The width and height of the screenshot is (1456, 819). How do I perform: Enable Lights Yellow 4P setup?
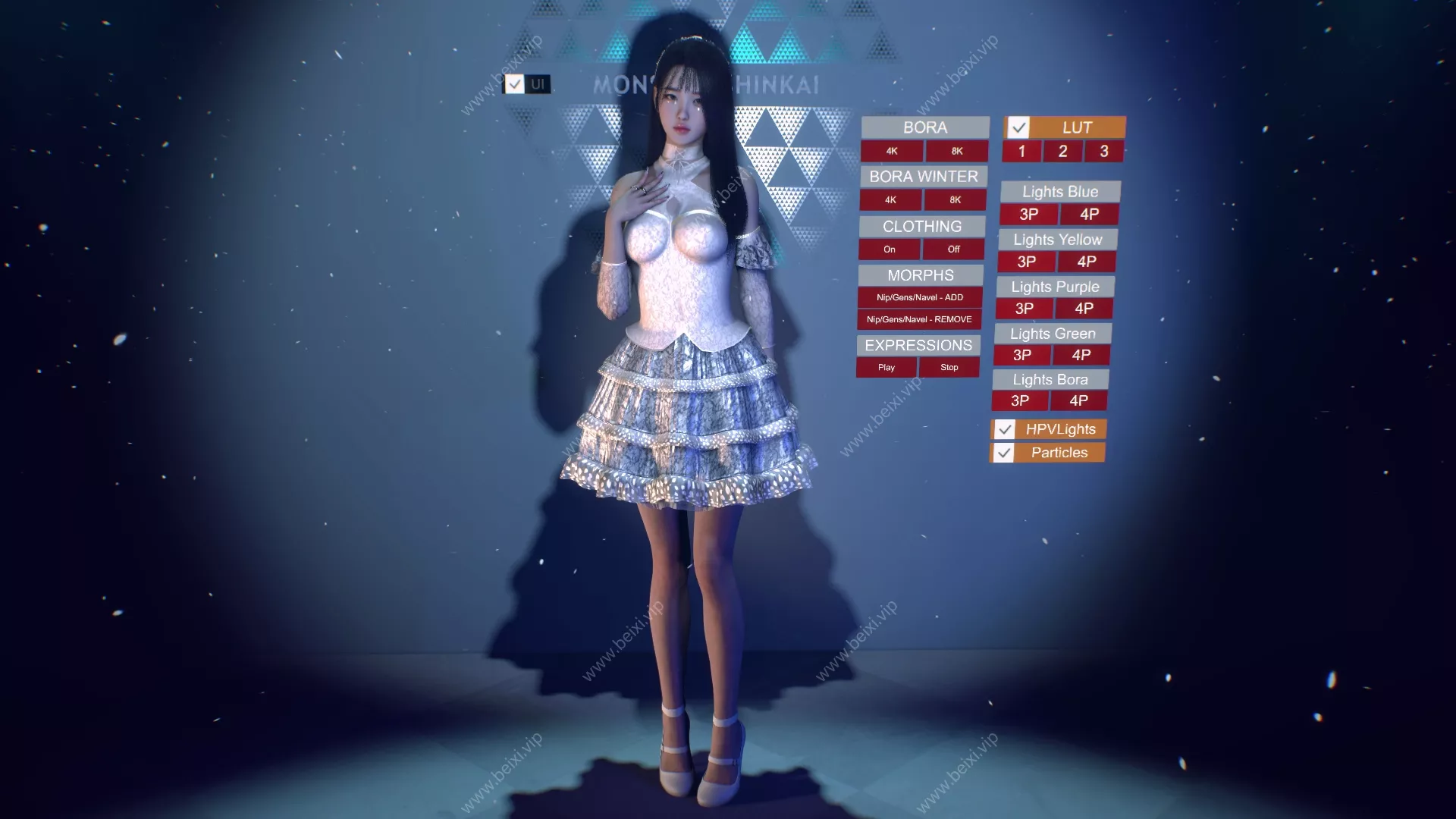(1087, 262)
